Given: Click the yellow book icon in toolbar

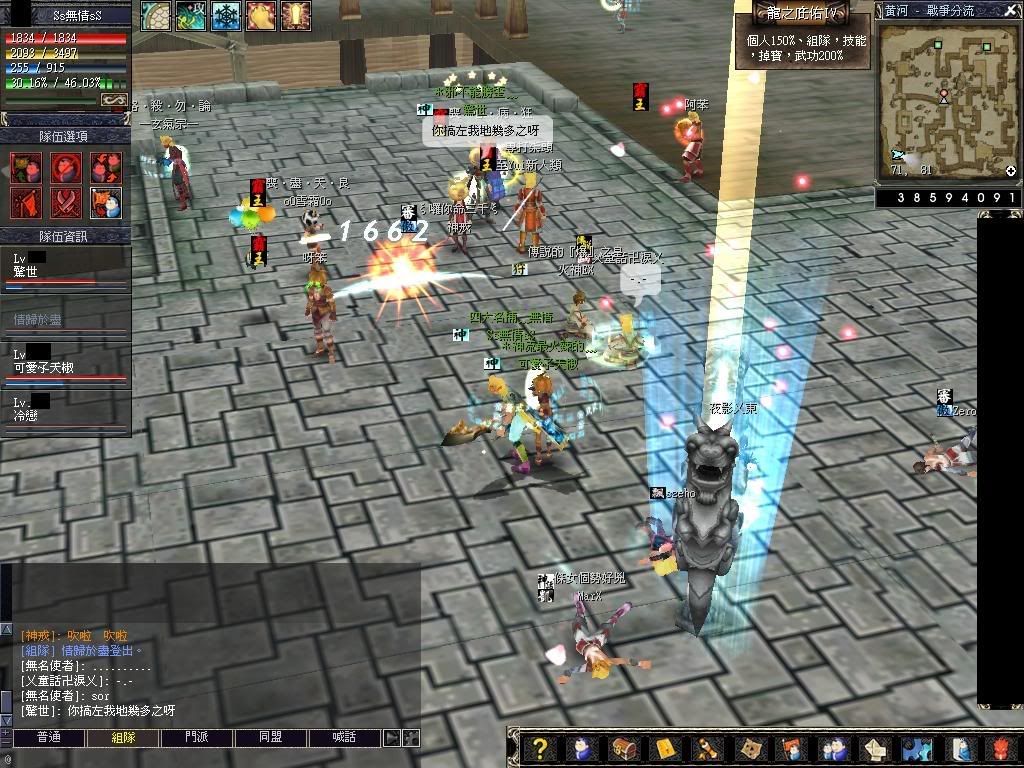Looking at the screenshot, I should coord(664,749).
